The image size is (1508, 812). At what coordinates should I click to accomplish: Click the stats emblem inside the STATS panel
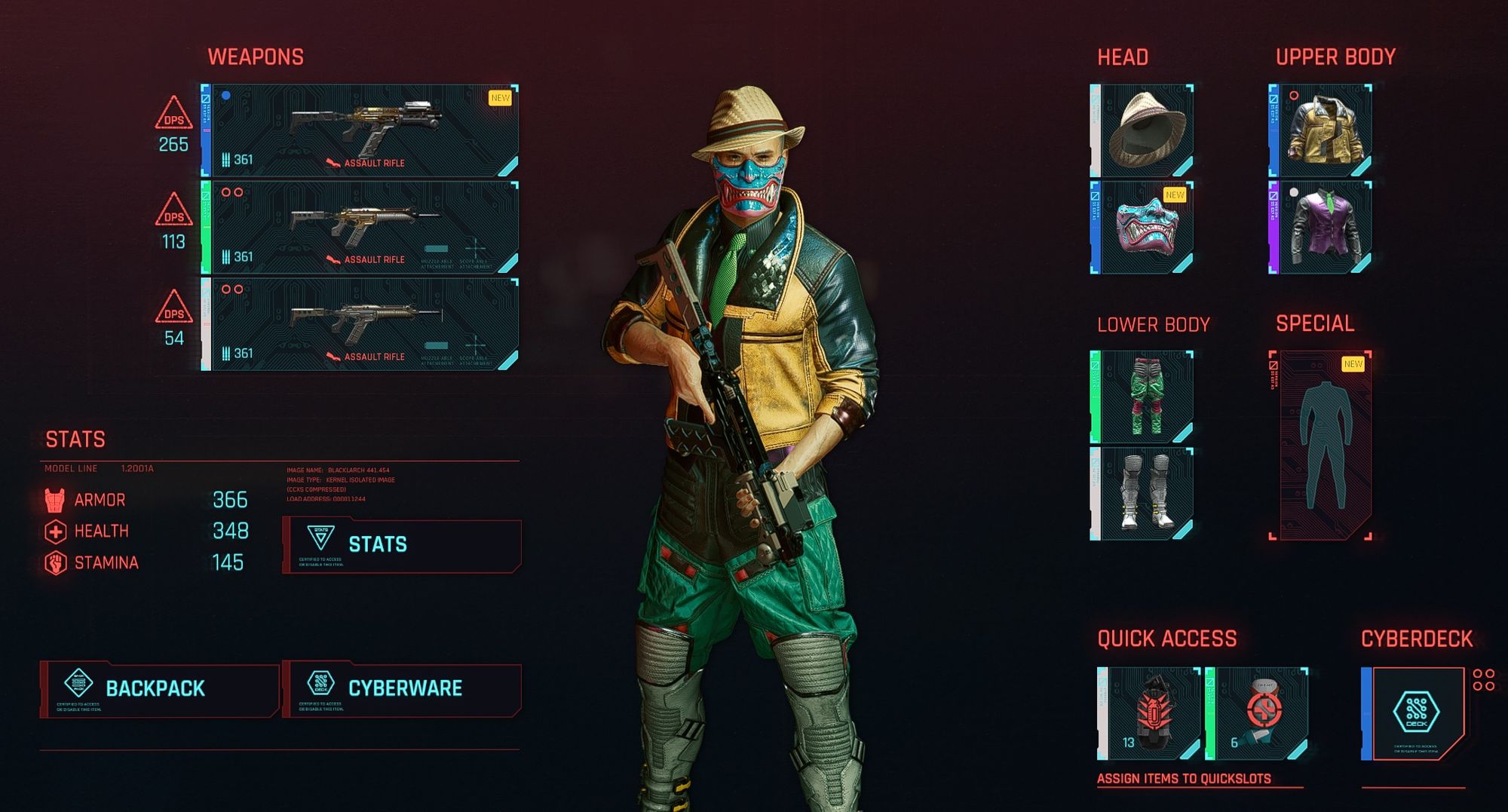point(320,537)
